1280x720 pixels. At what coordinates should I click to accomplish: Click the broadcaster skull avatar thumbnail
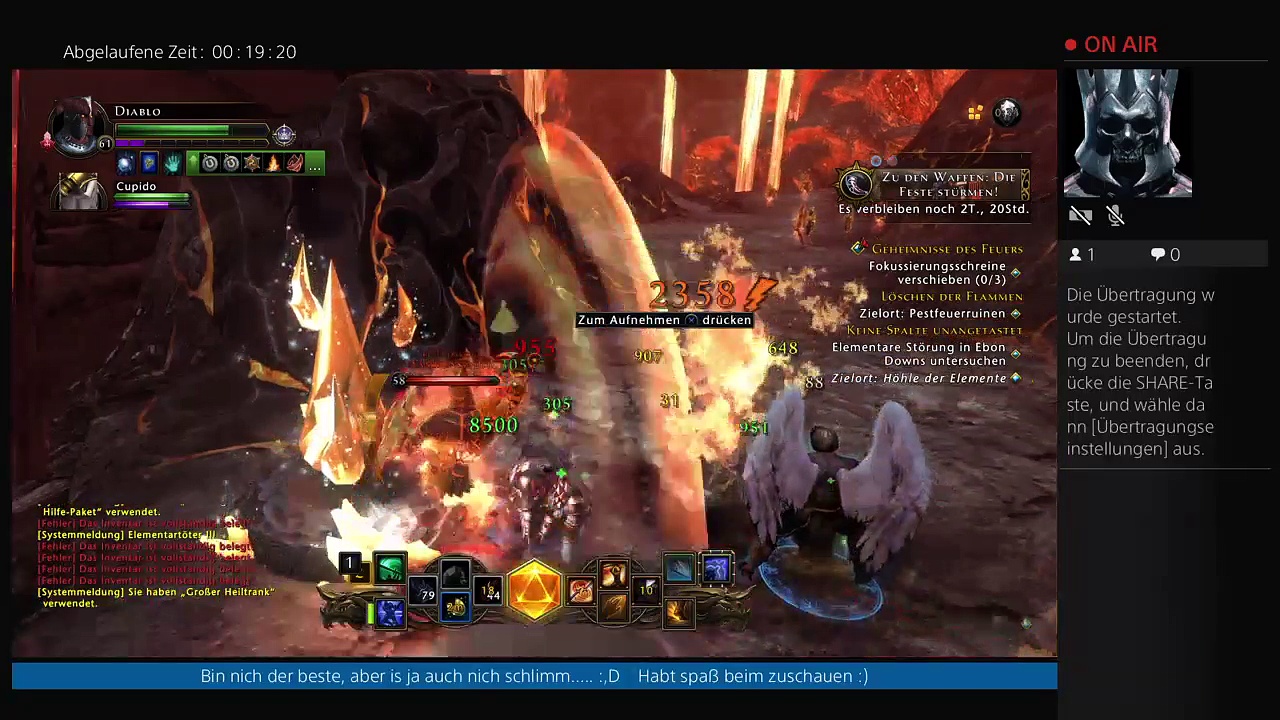click(x=1127, y=133)
